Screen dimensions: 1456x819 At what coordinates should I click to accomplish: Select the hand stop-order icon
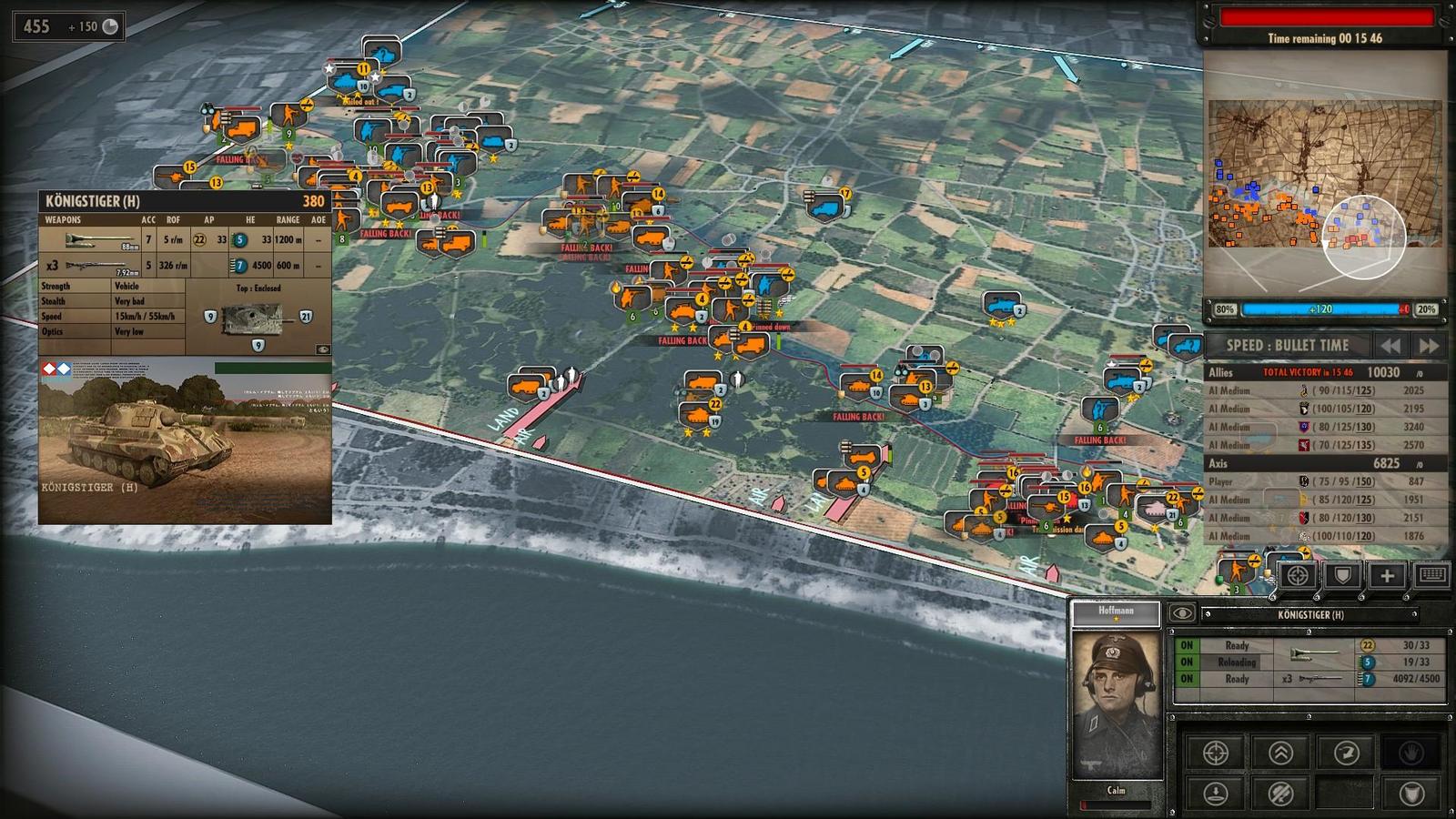tap(1413, 753)
